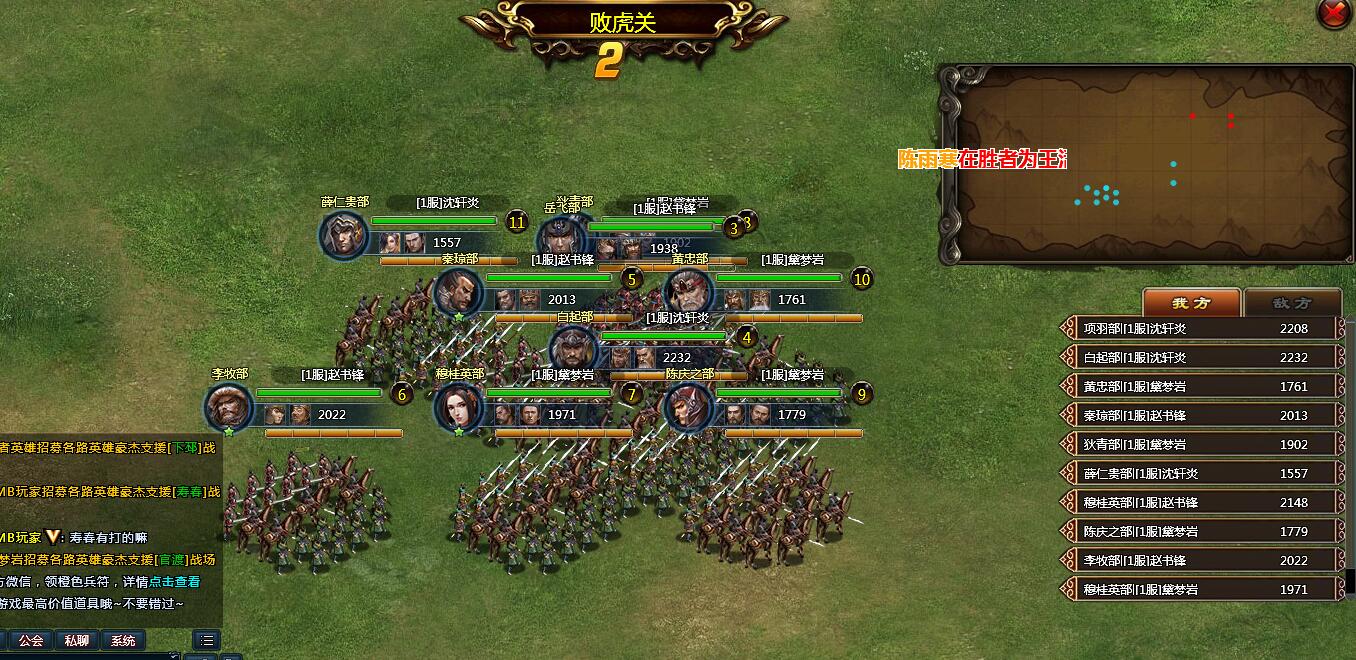Select the 我方 allies tab
Viewport: 1356px width, 660px height.
click(x=1191, y=303)
